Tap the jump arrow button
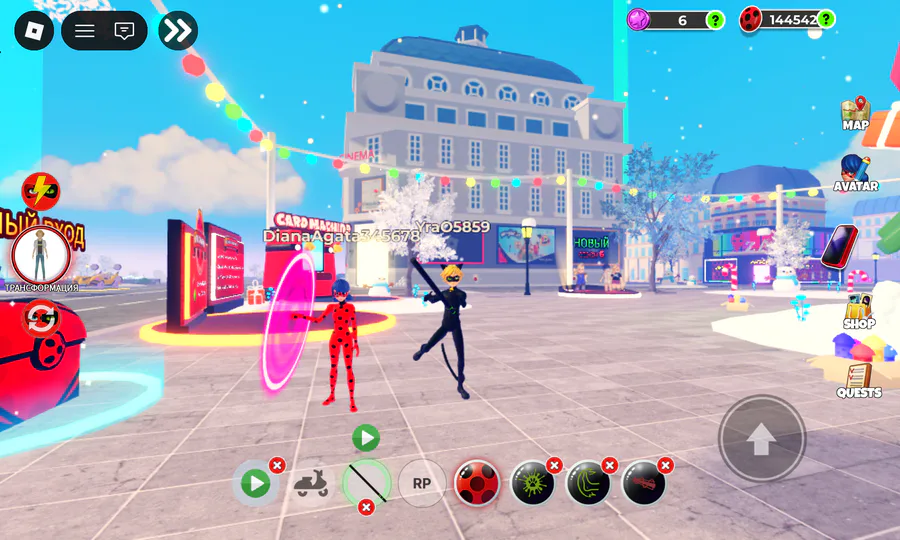900x540 pixels. click(762, 438)
